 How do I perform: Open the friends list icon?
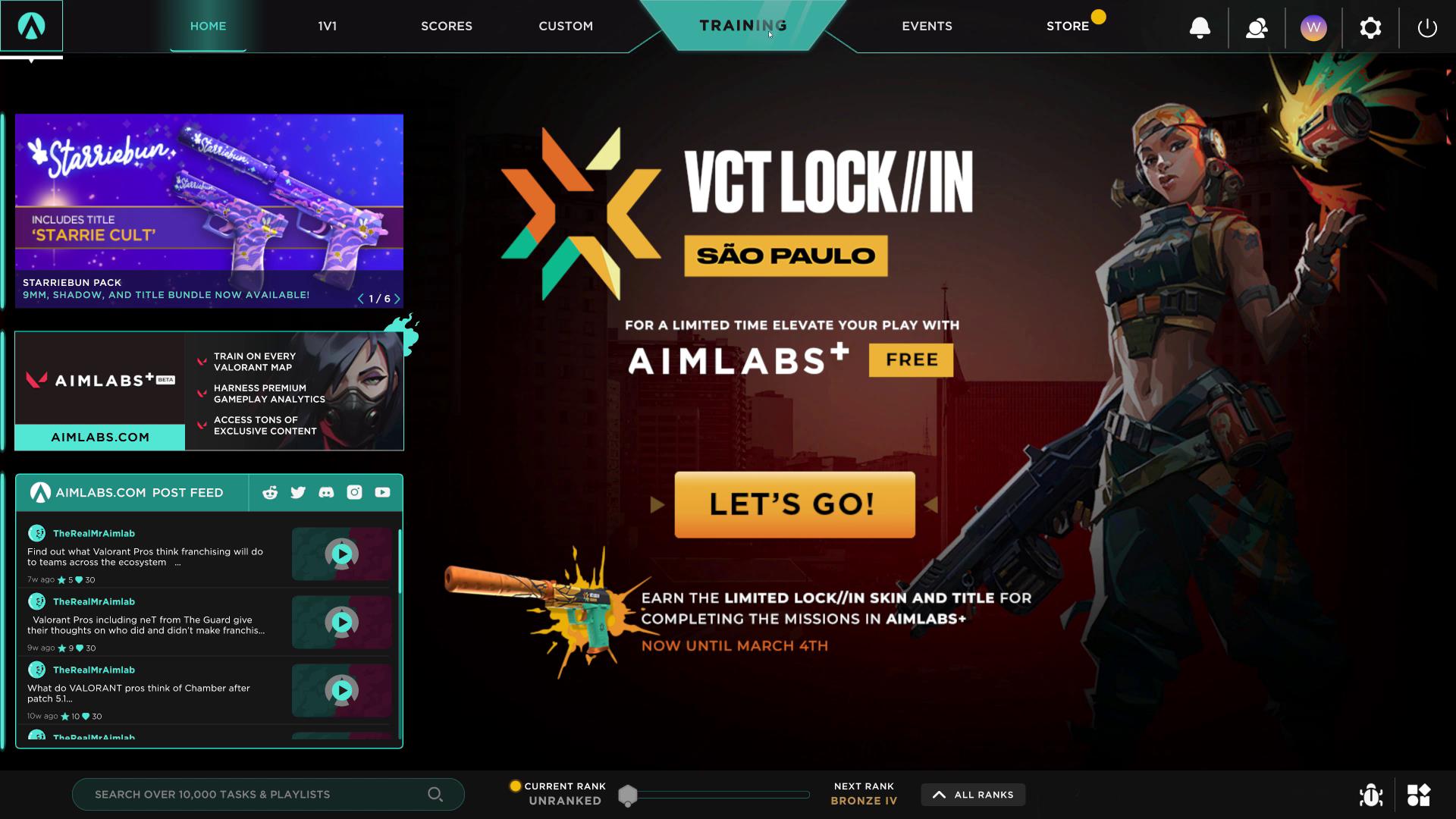click(1257, 27)
